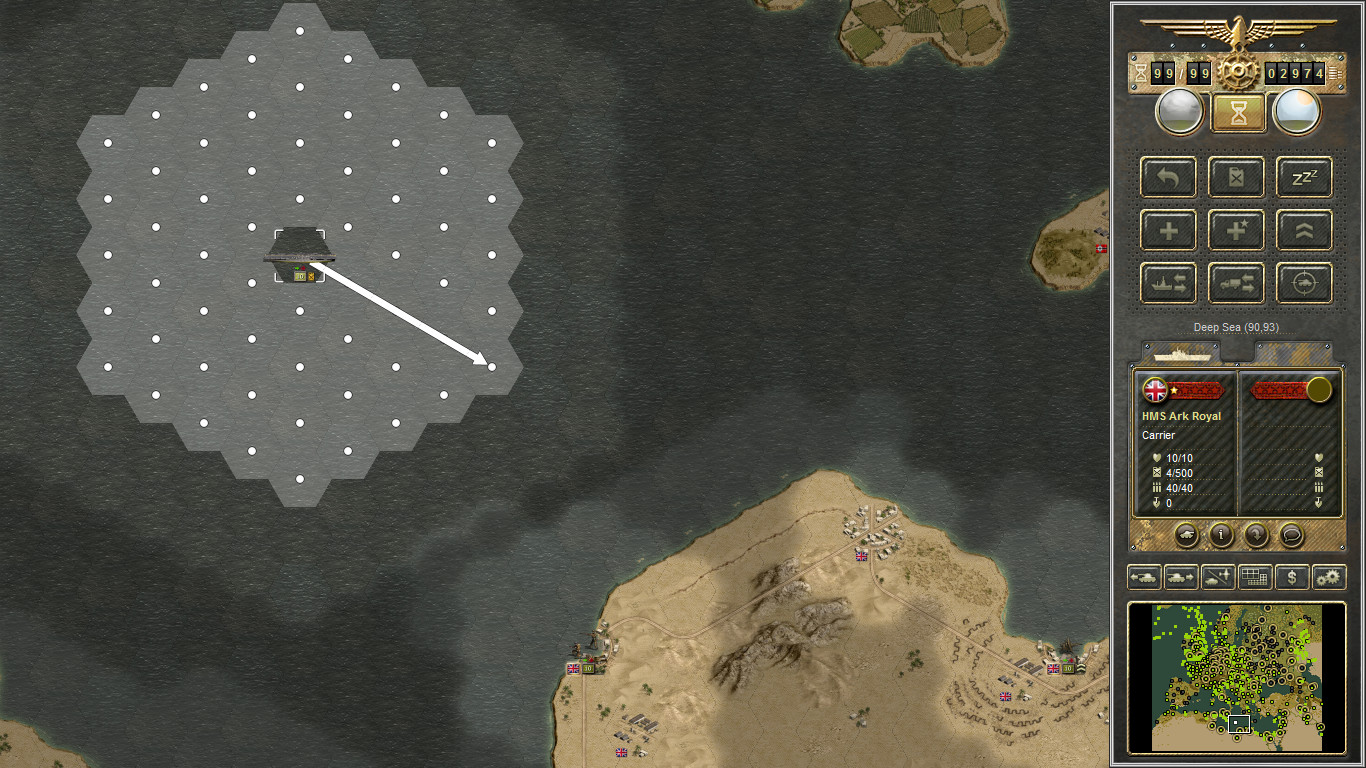This screenshot has height=768, width=1366.
Task: Choose the plus-with-star elite replacements button
Action: [1236, 231]
